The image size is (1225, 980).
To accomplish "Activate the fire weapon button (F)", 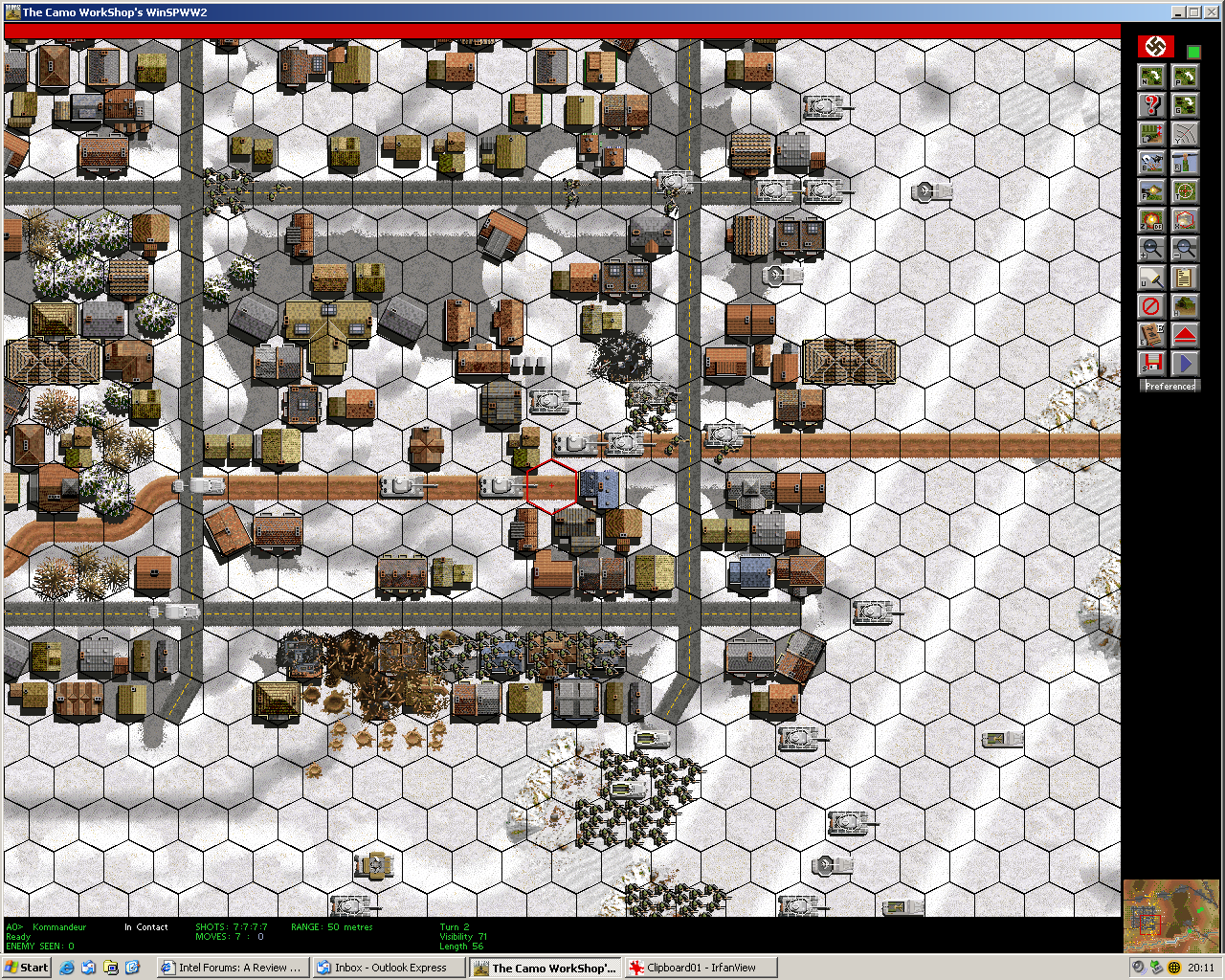I will pos(1151,191).
